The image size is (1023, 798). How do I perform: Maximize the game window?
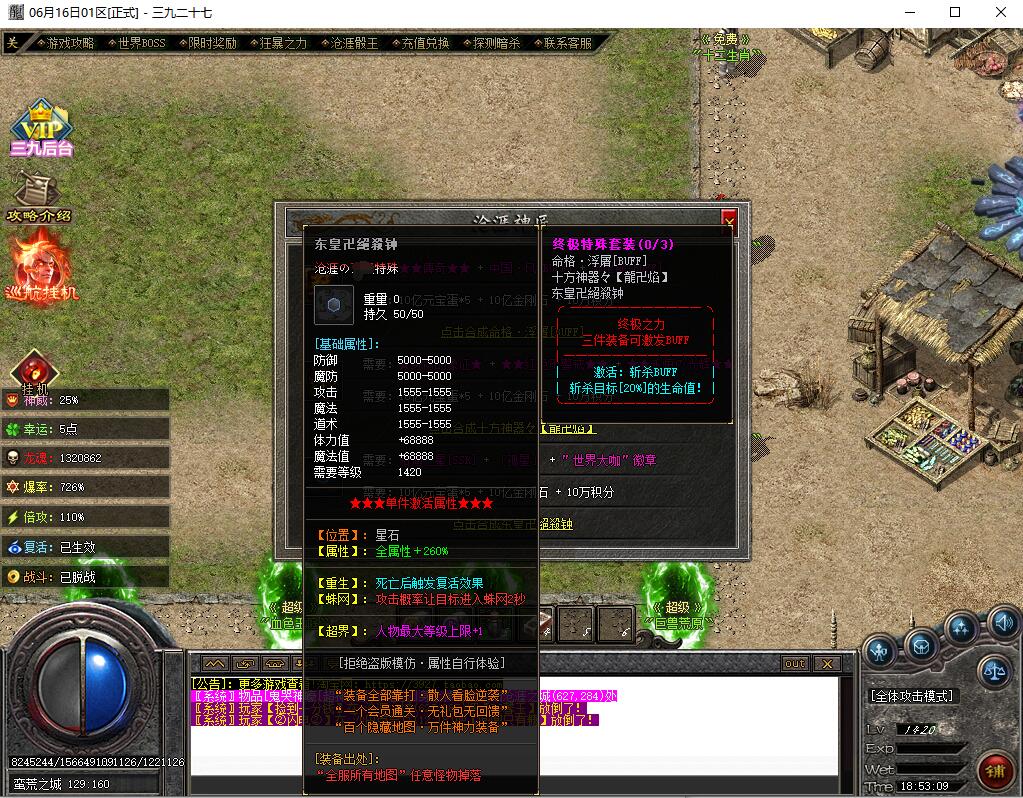(x=955, y=12)
